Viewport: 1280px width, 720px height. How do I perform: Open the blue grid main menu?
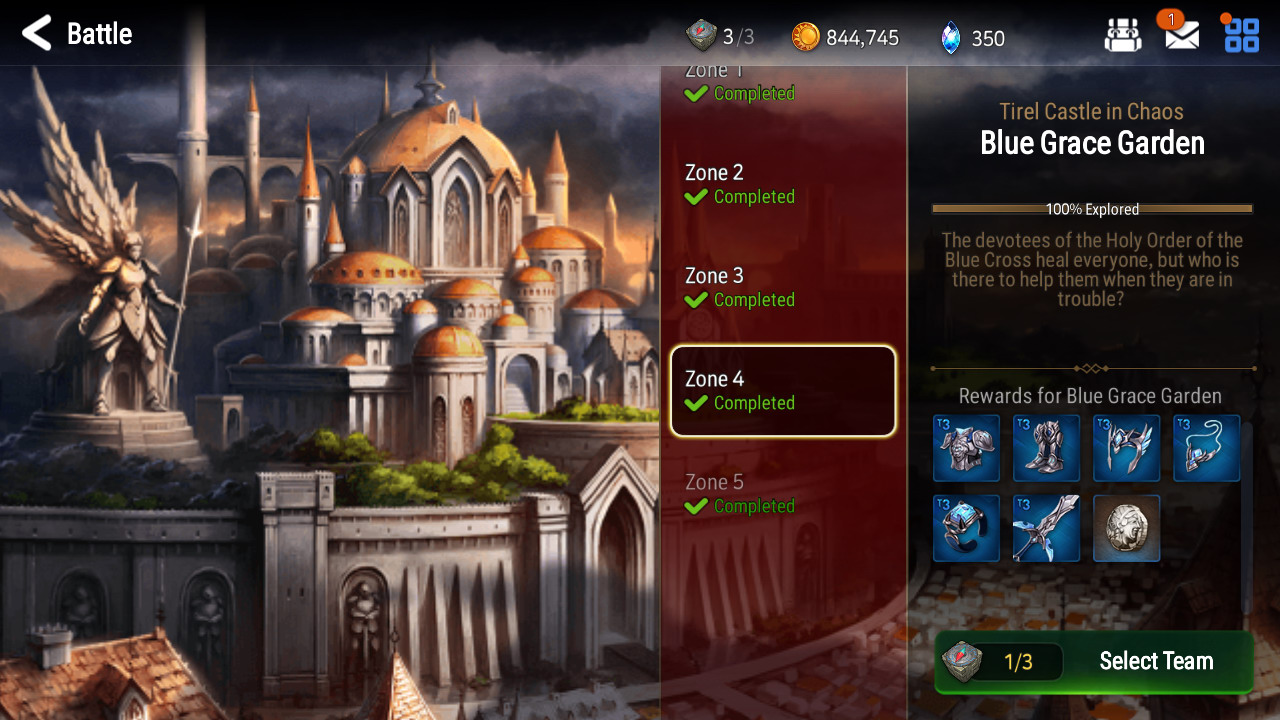coord(1242,35)
